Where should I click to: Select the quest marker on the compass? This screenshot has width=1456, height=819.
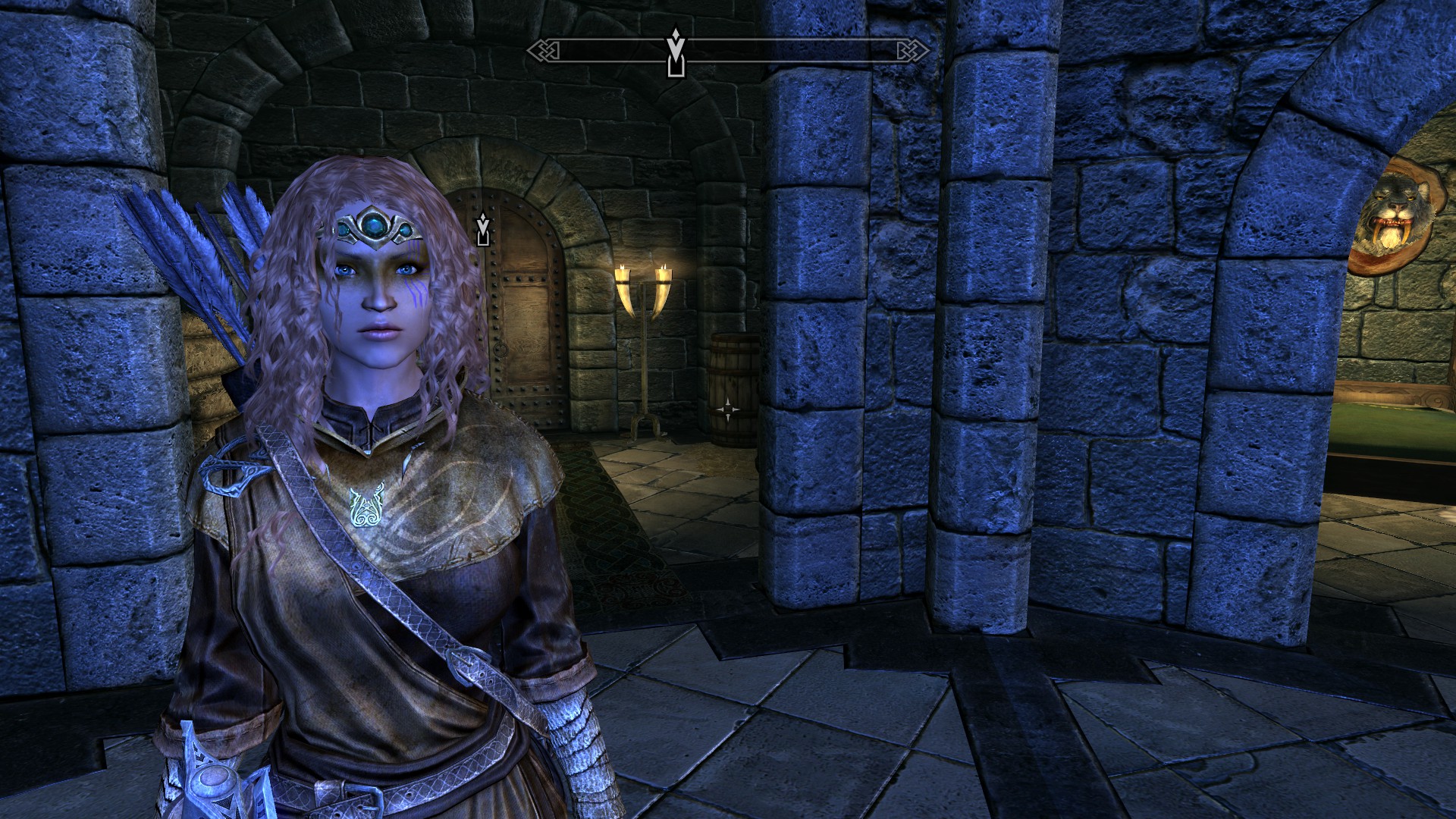(x=675, y=53)
